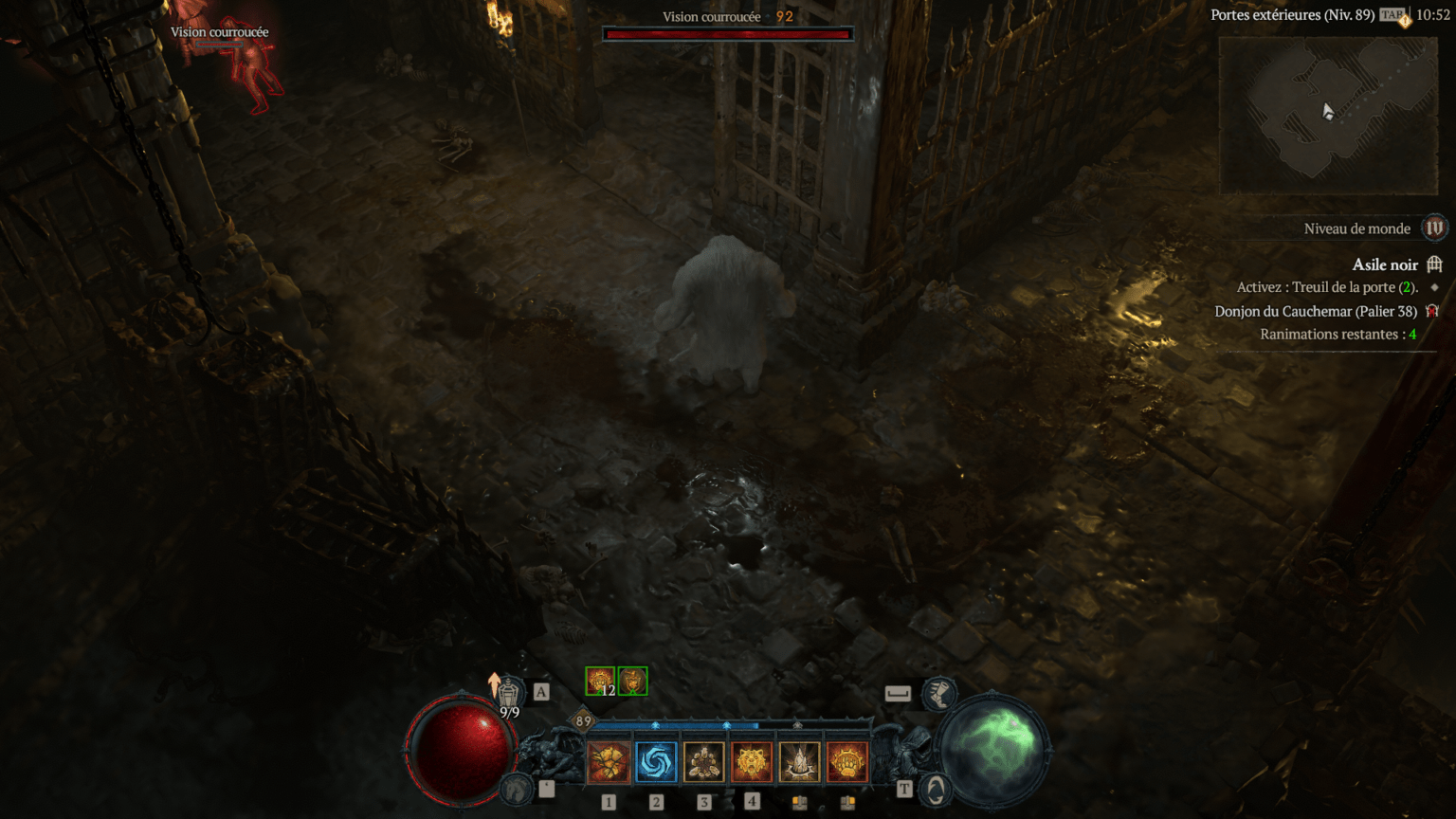Cast the blue Cyclone Armor skill
The height and width of the screenshot is (819, 1456).
656,762
